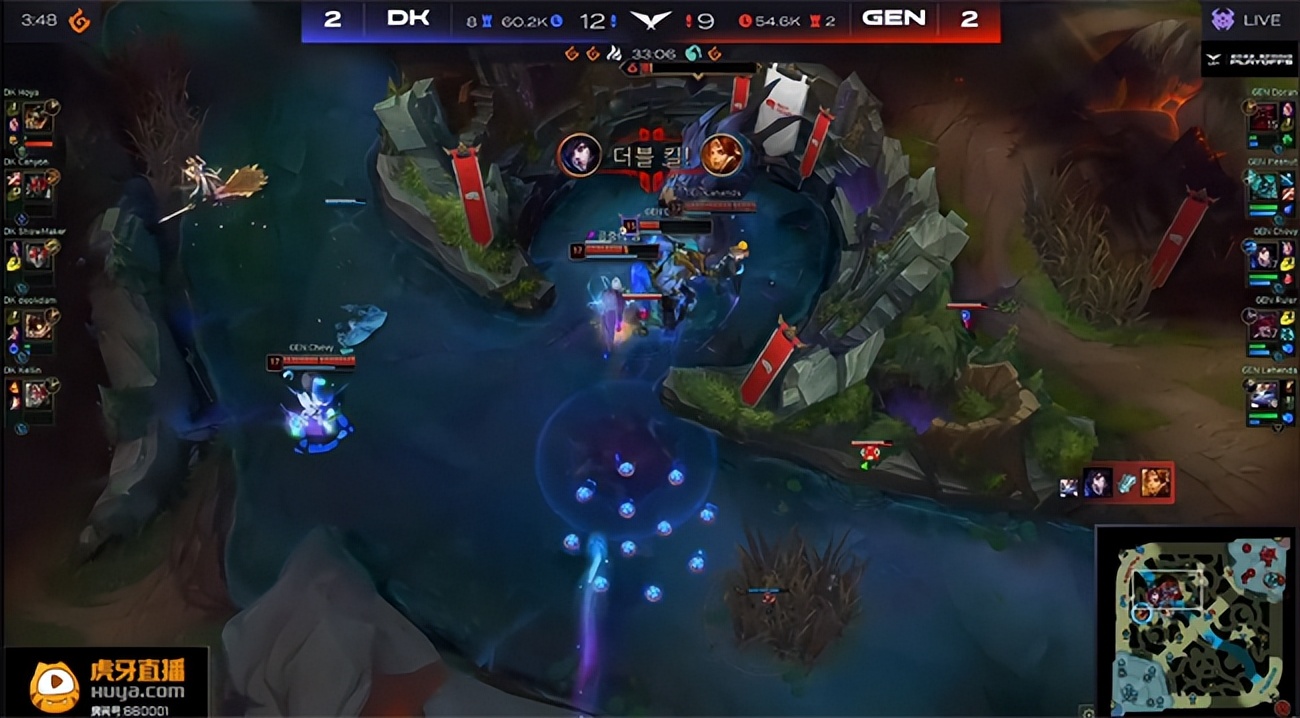Image resolution: width=1300 pixels, height=718 pixels.
Task: Click the victim portrait in kill feed
Action: click(1156, 483)
